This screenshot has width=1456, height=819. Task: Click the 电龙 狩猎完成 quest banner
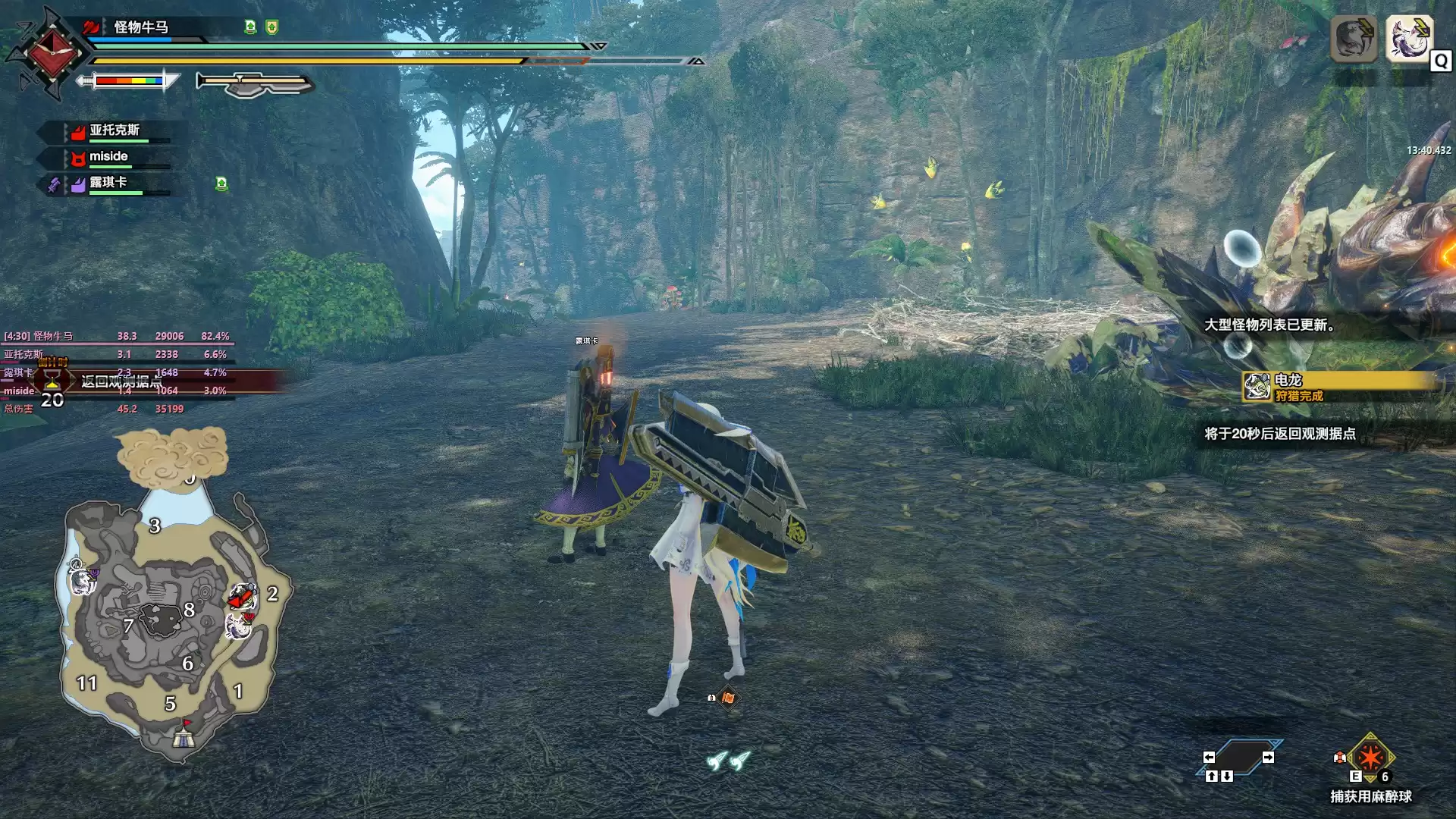click(1341, 387)
